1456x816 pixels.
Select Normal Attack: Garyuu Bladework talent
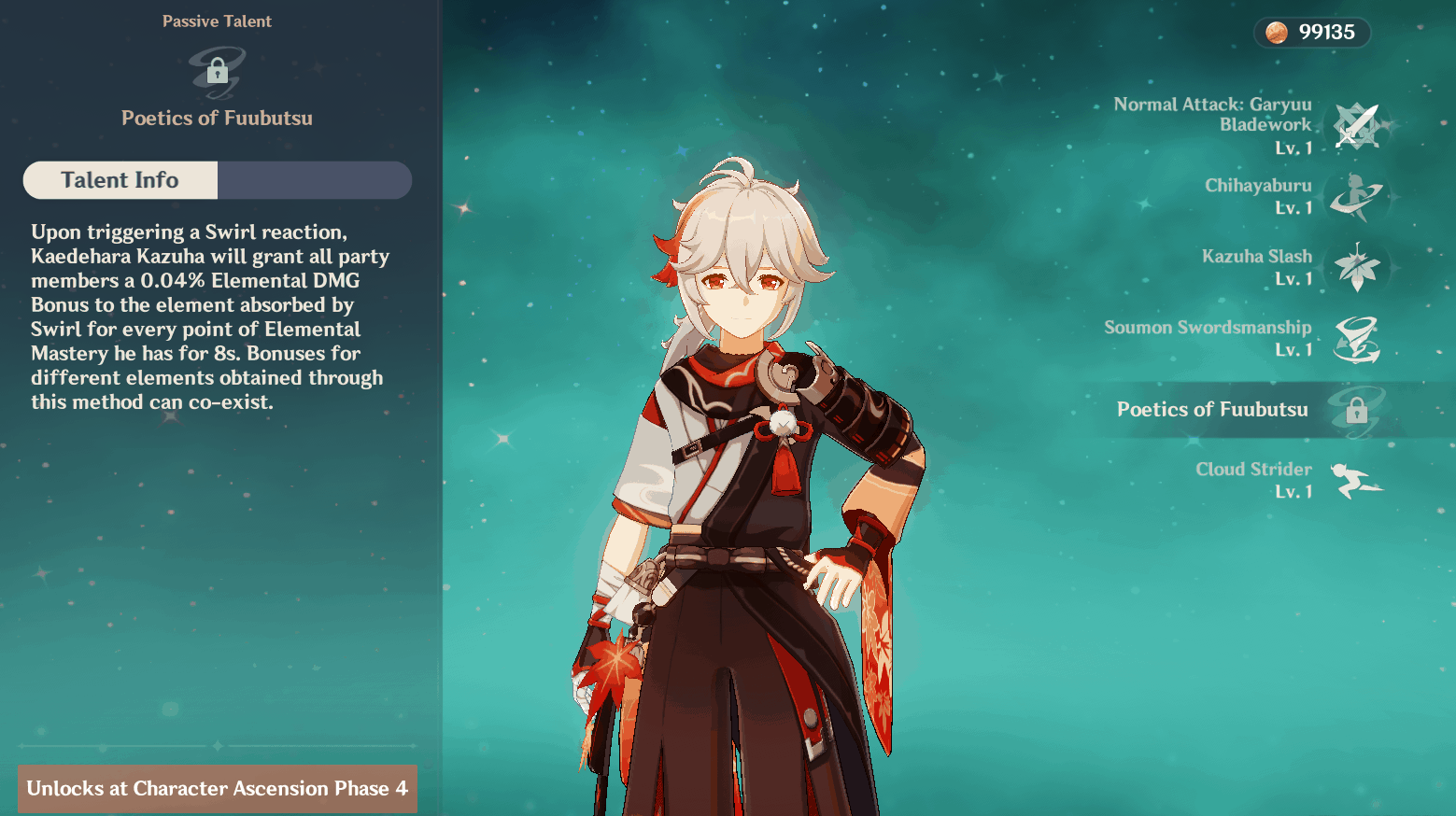[1356, 126]
